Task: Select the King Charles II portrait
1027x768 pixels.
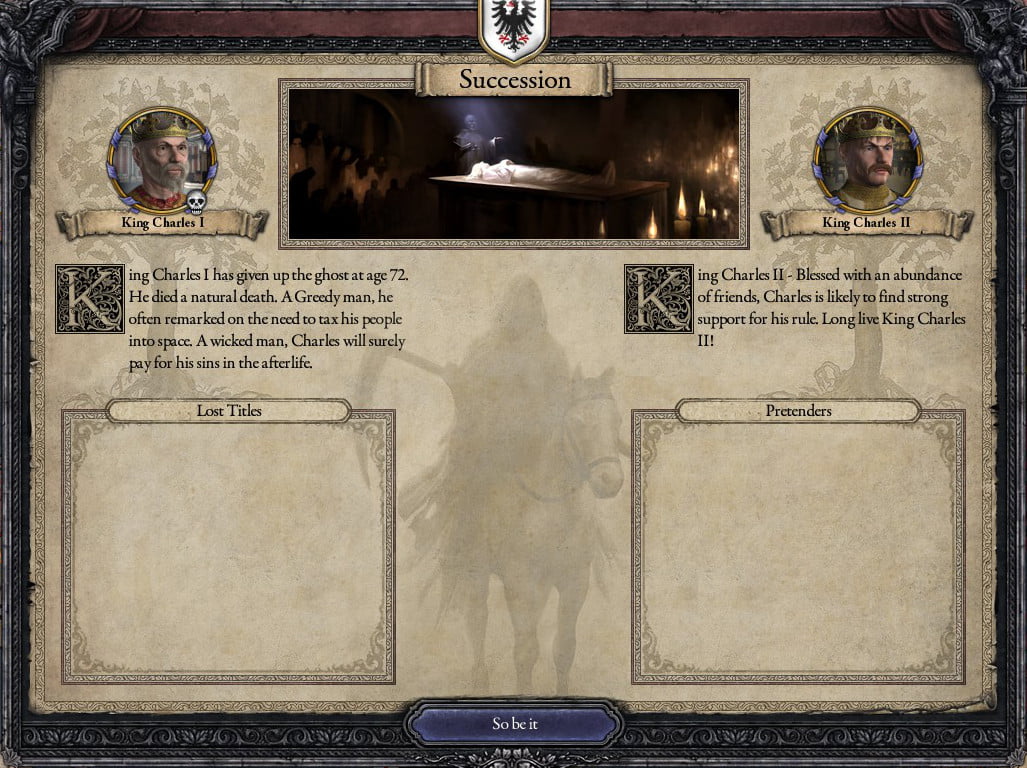Action: (867, 160)
